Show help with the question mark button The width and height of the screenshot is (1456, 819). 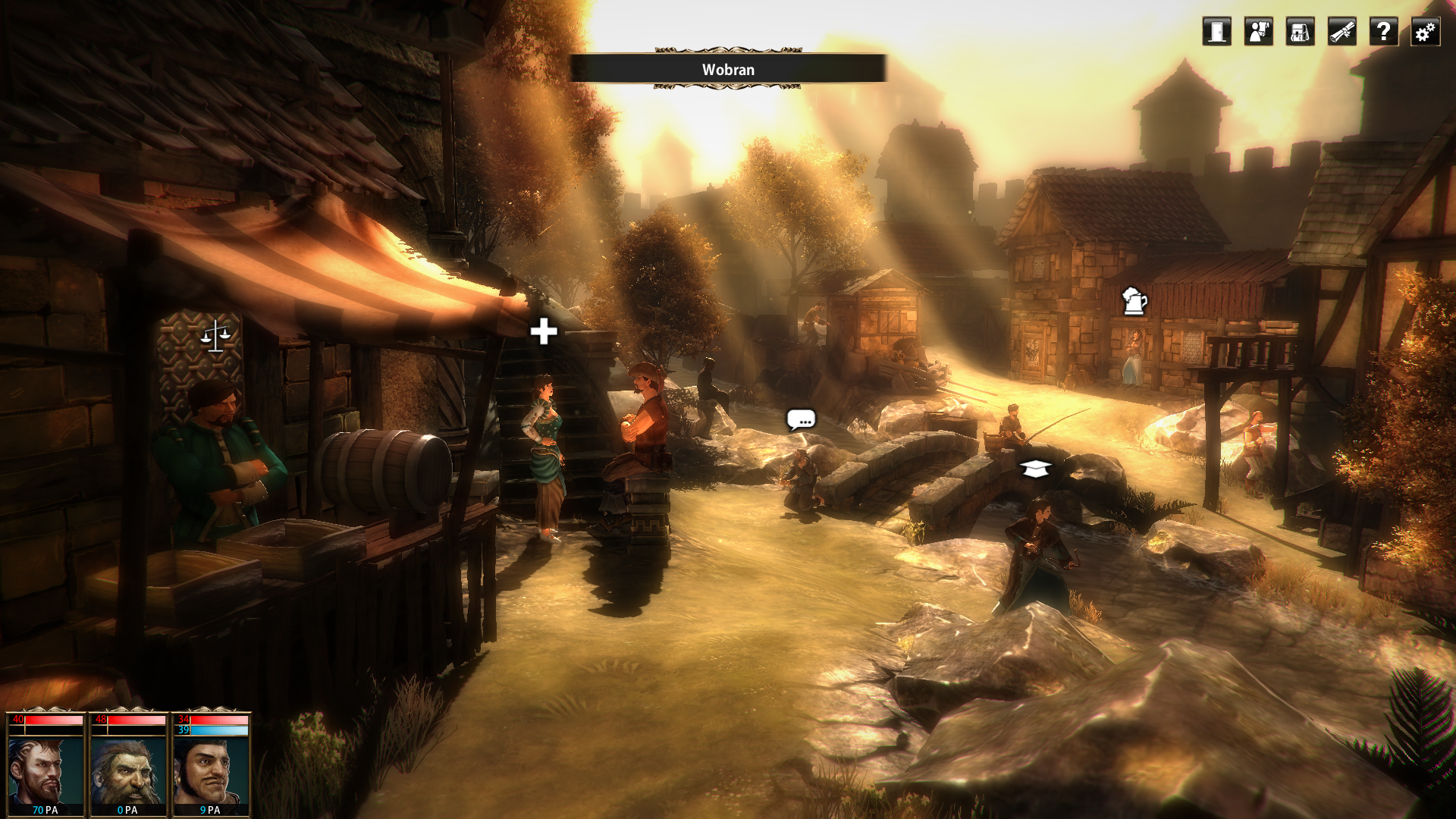[x=1383, y=32]
